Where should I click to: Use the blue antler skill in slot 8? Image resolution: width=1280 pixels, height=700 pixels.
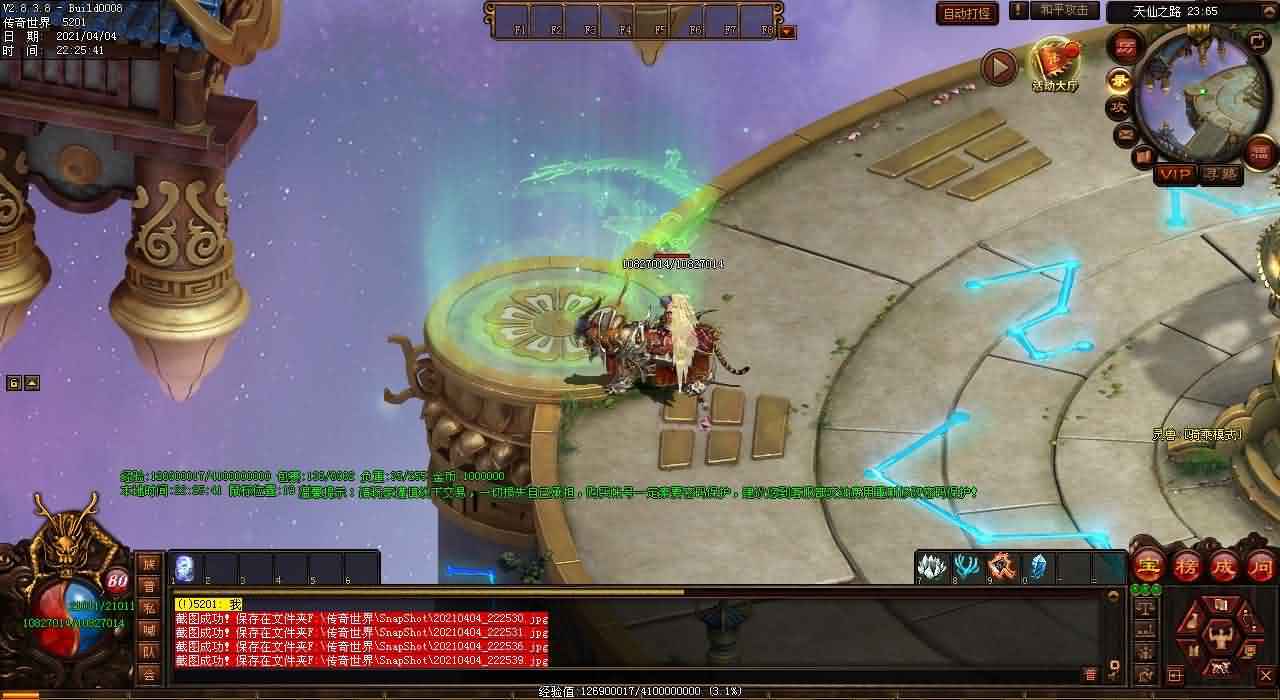(967, 567)
